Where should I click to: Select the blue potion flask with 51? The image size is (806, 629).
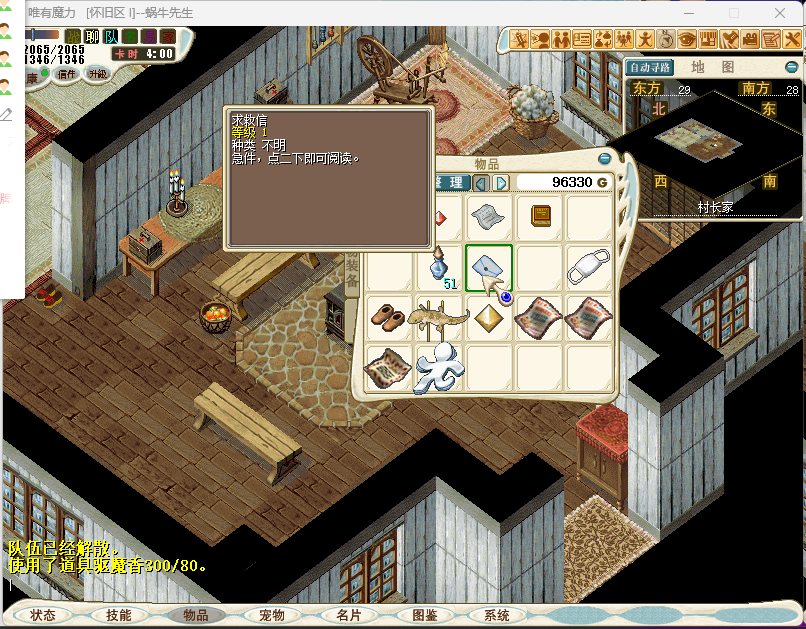439,268
